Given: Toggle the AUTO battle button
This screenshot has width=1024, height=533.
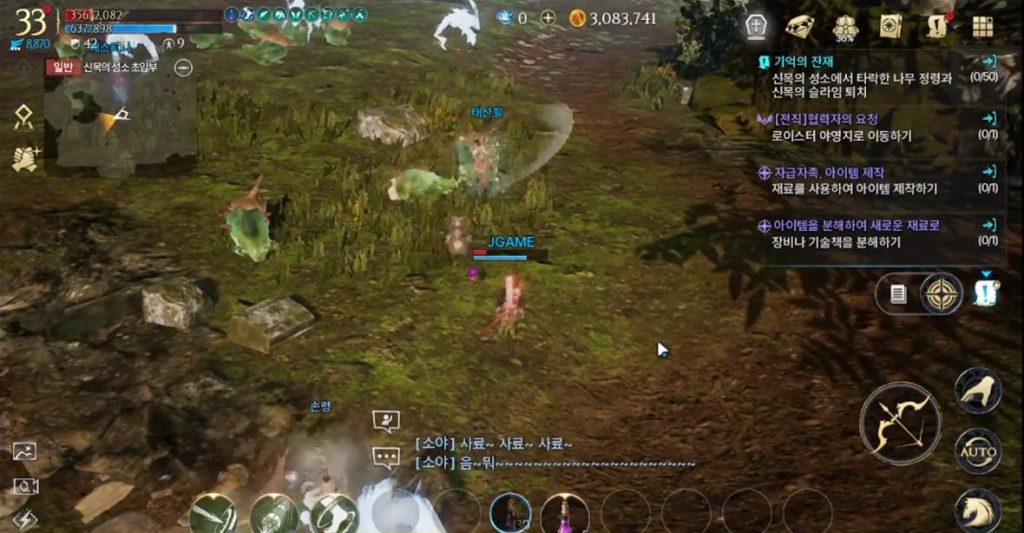Looking at the screenshot, I should point(977,452).
